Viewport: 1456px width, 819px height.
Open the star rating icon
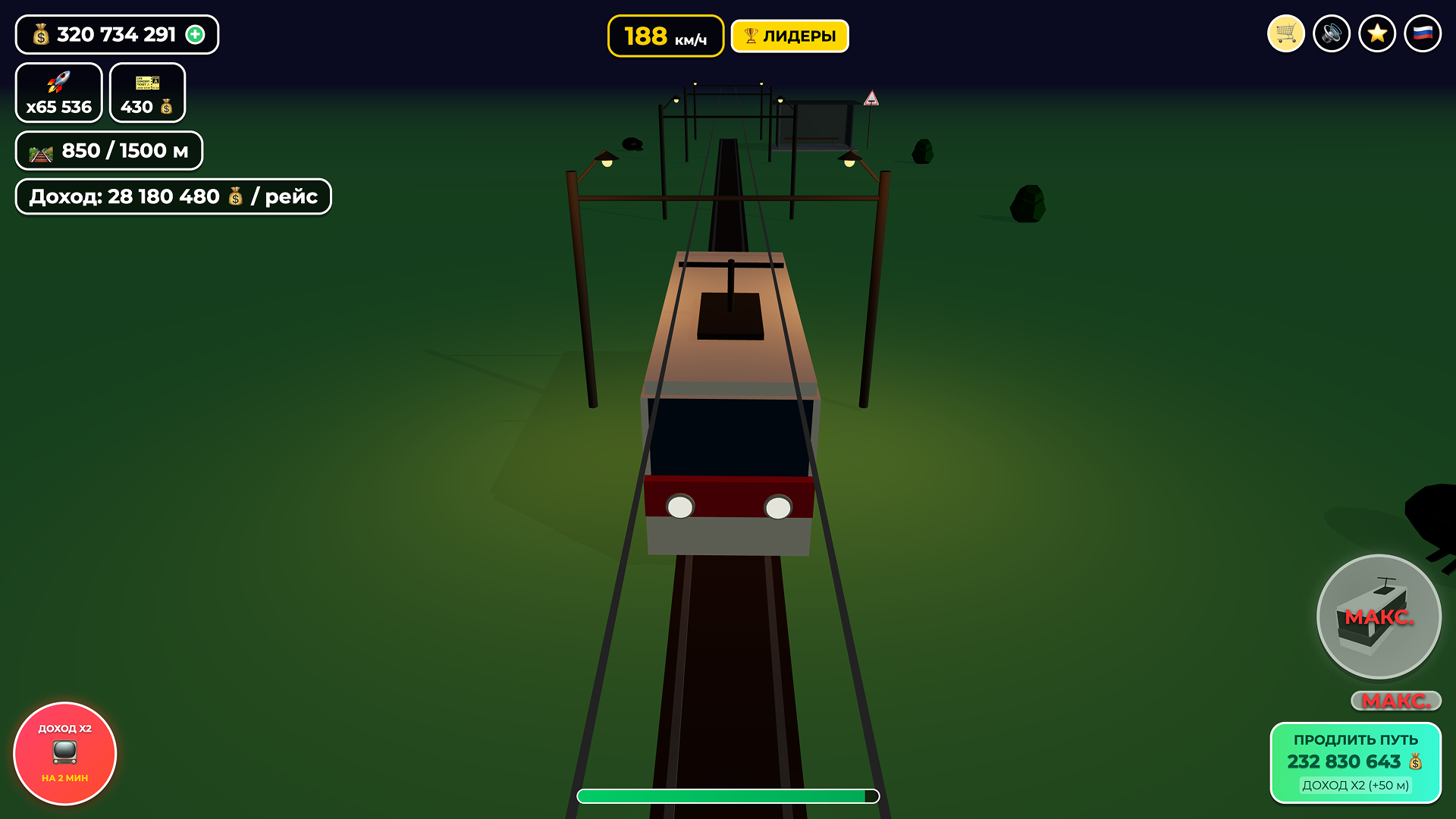pyautogui.click(x=1377, y=33)
